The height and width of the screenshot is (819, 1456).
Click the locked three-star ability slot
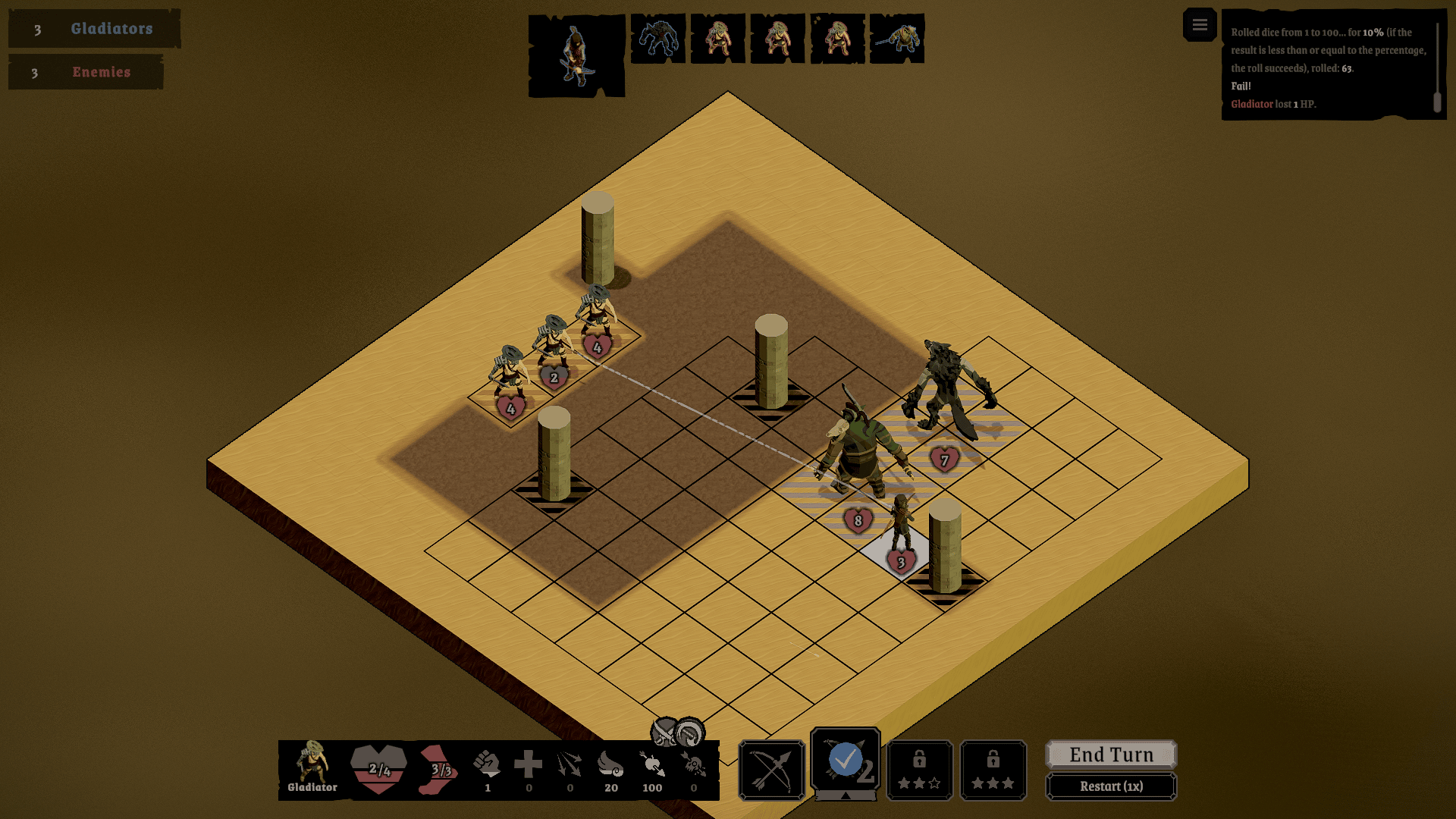[993, 770]
